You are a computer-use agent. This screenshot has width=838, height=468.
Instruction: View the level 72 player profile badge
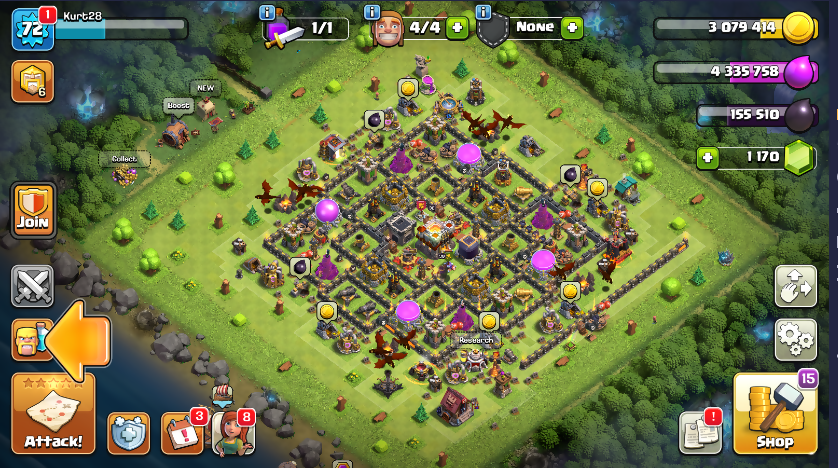[31, 30]
